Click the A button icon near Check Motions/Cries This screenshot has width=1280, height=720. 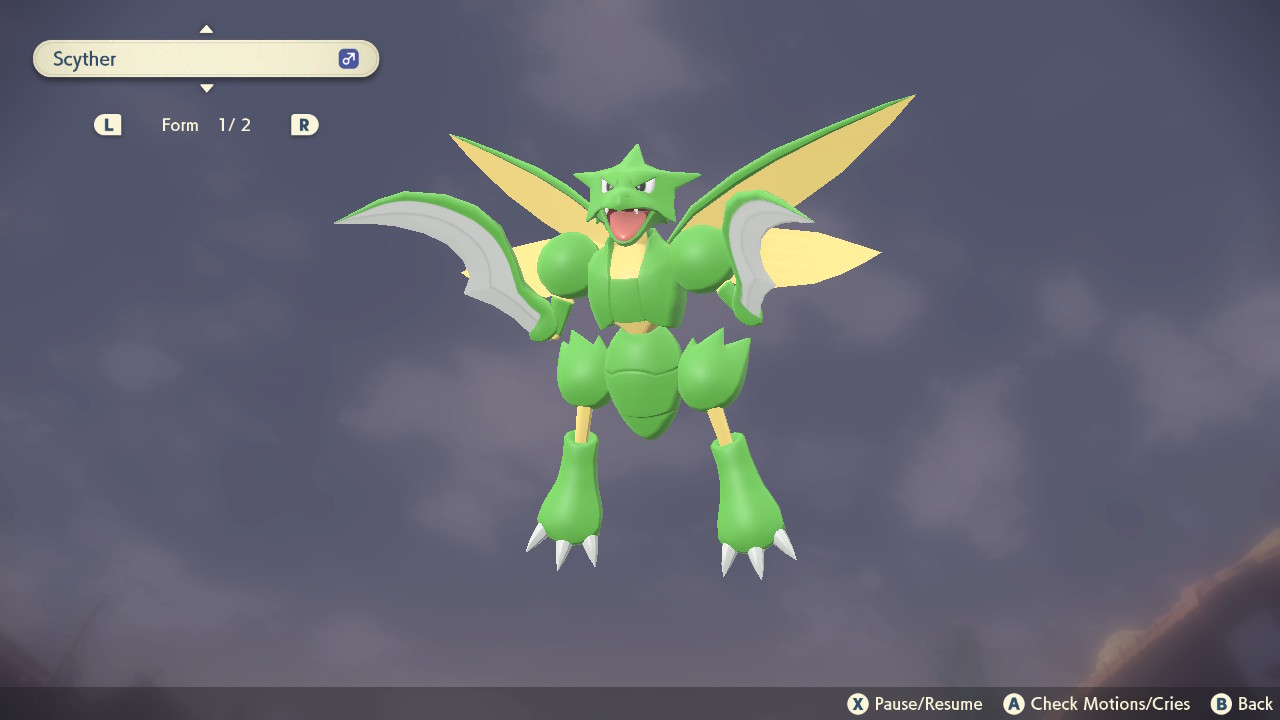1015,703
